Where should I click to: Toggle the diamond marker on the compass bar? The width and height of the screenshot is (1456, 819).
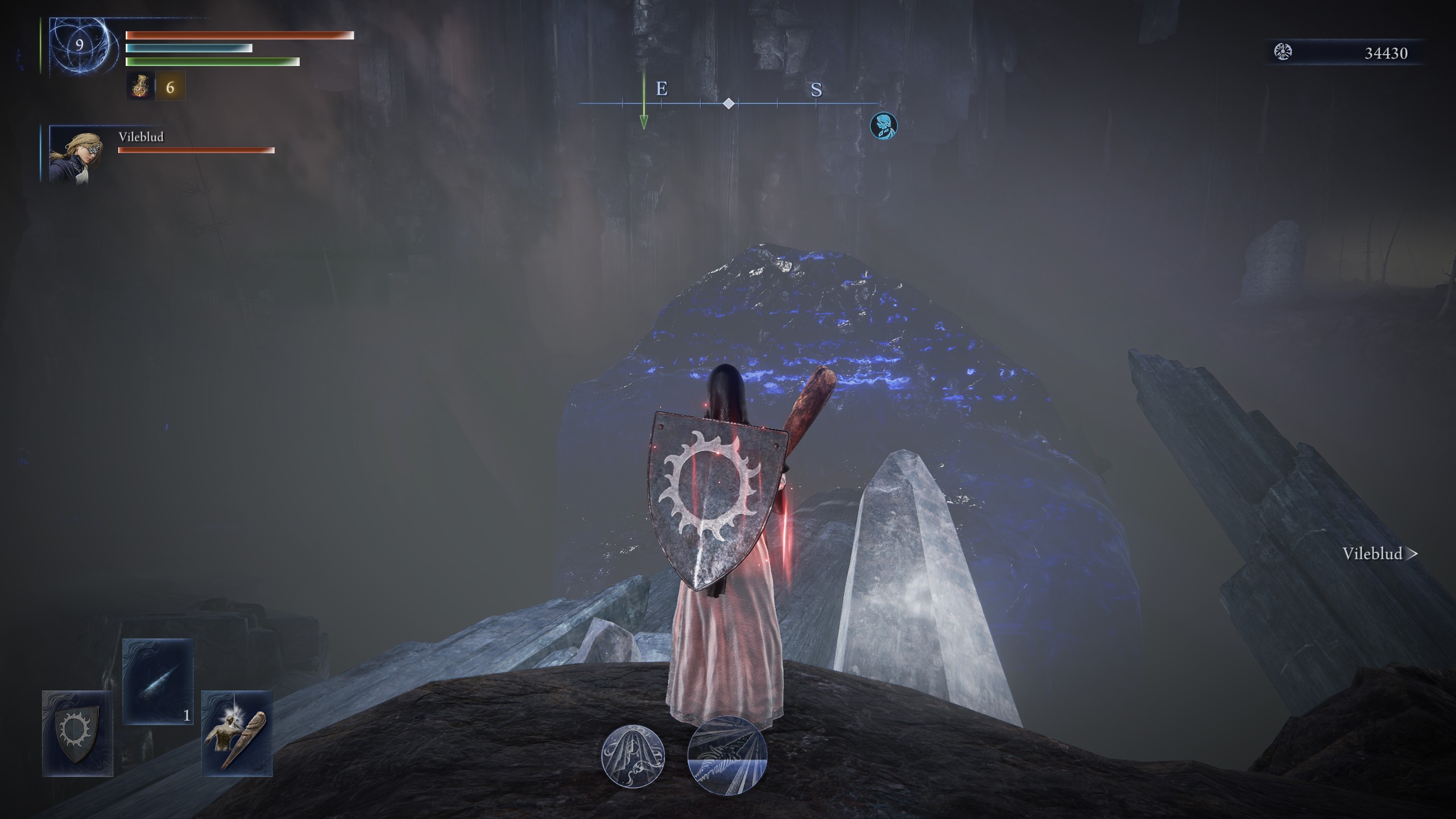pos(729,104)
